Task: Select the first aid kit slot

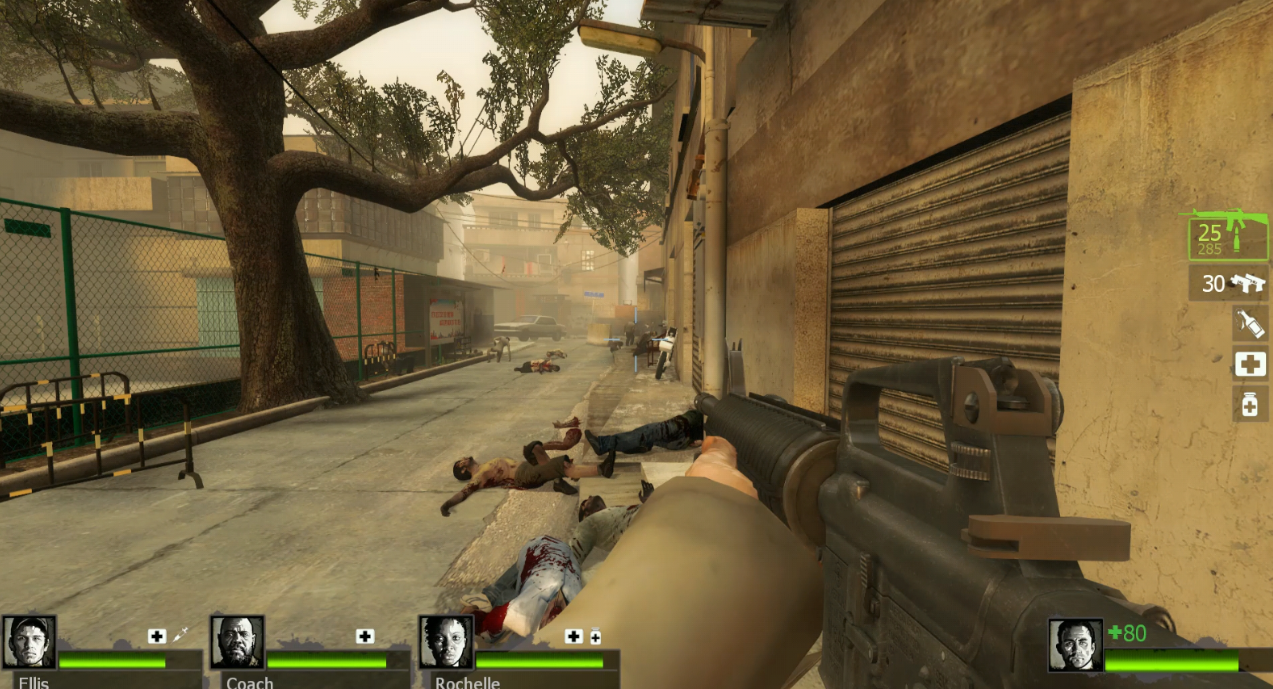Action: [1250, 364]
